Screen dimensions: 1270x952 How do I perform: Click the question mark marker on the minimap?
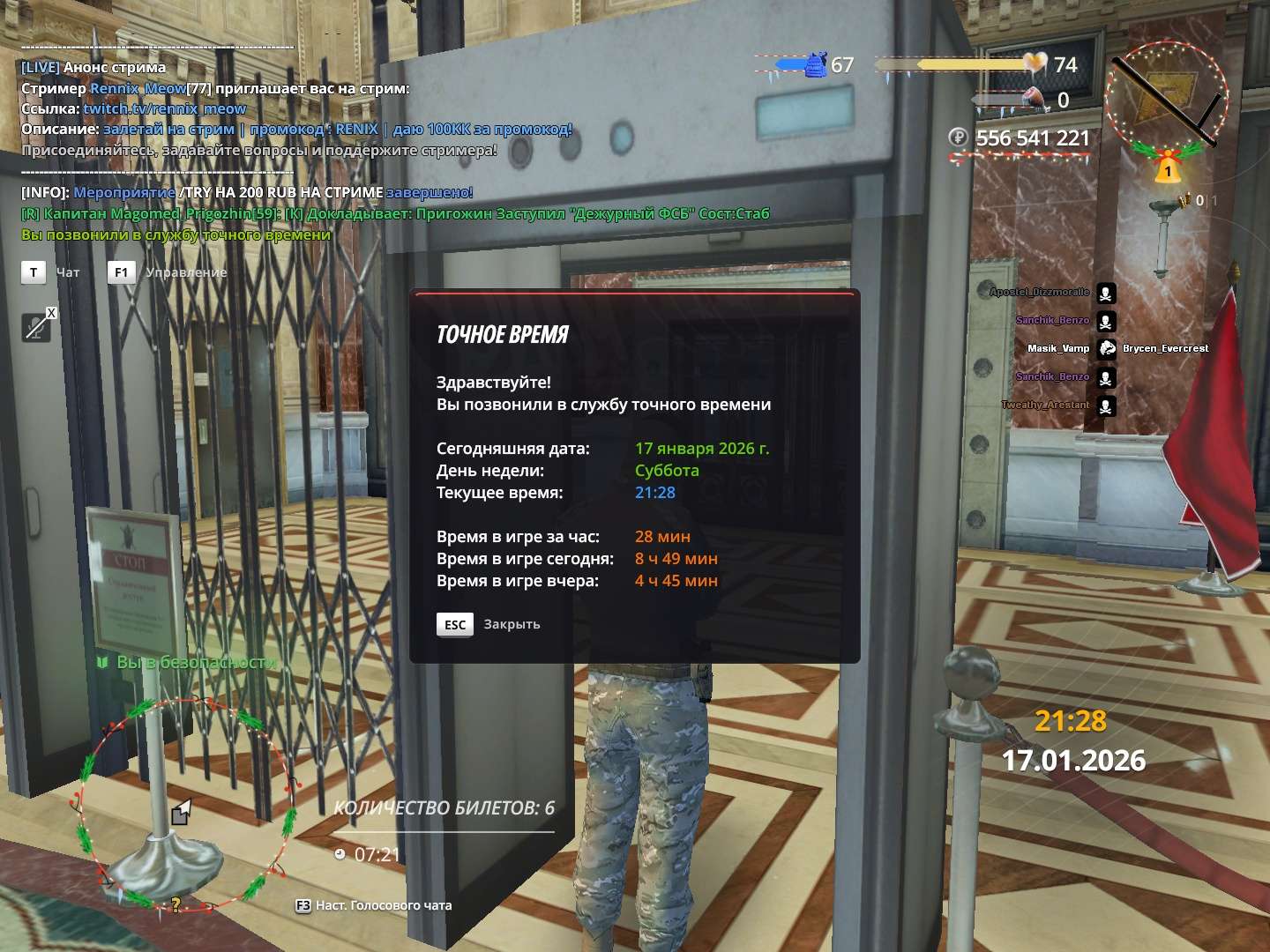(x=176, y=904)
